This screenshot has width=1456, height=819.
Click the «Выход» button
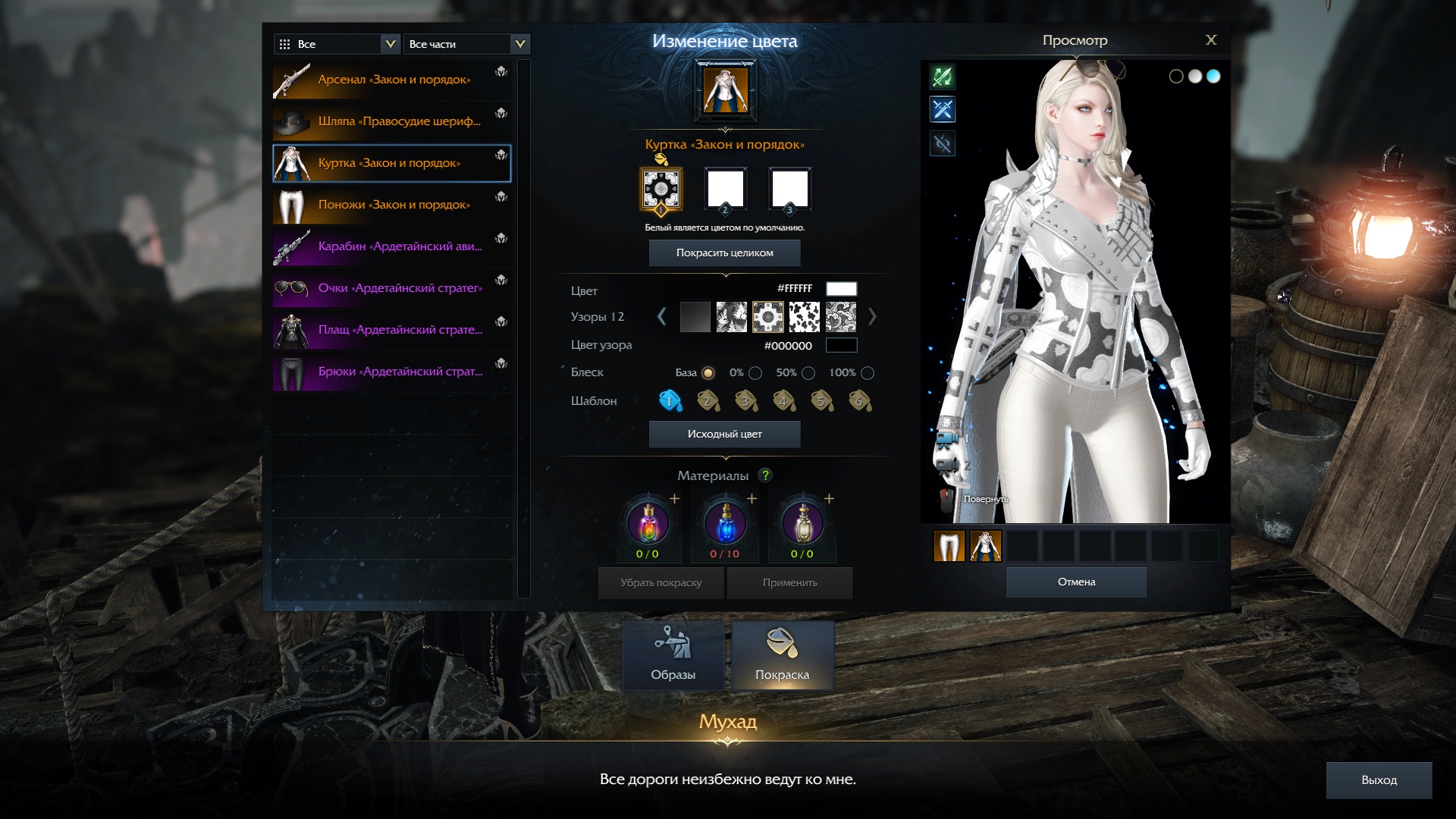tap(1378, 780)
